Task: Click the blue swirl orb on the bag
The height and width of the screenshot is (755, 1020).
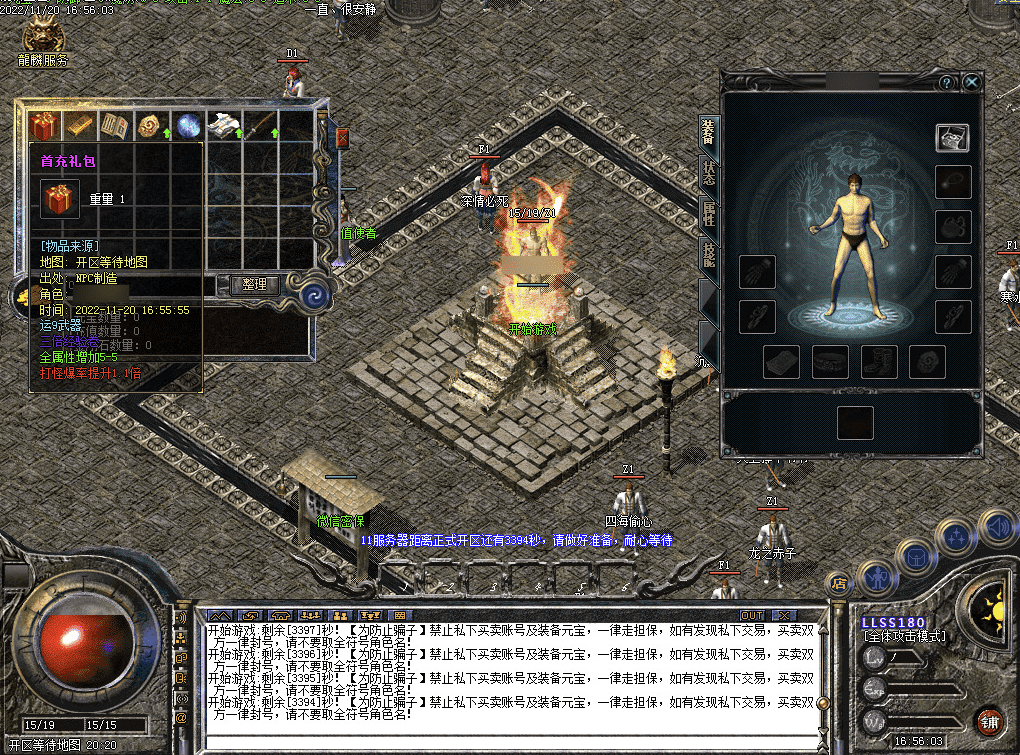Action: [x=316, y=295]
